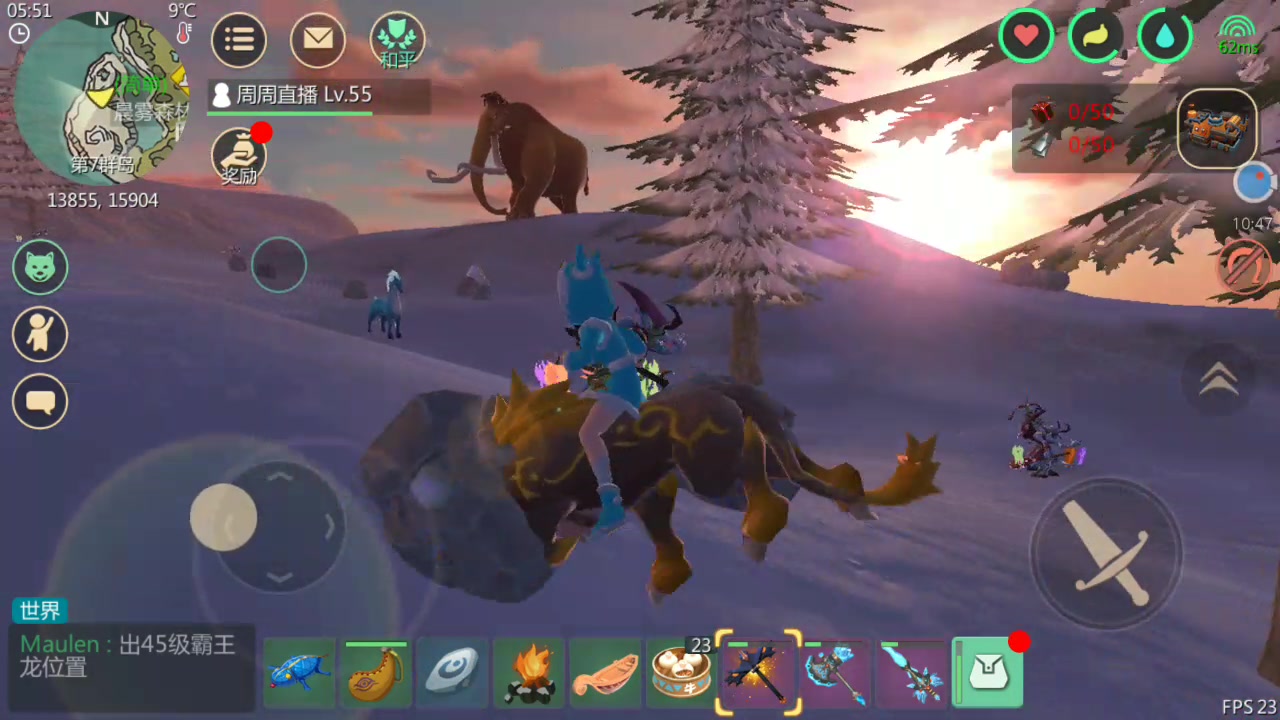Open the circular minimap

pos(100,98)
